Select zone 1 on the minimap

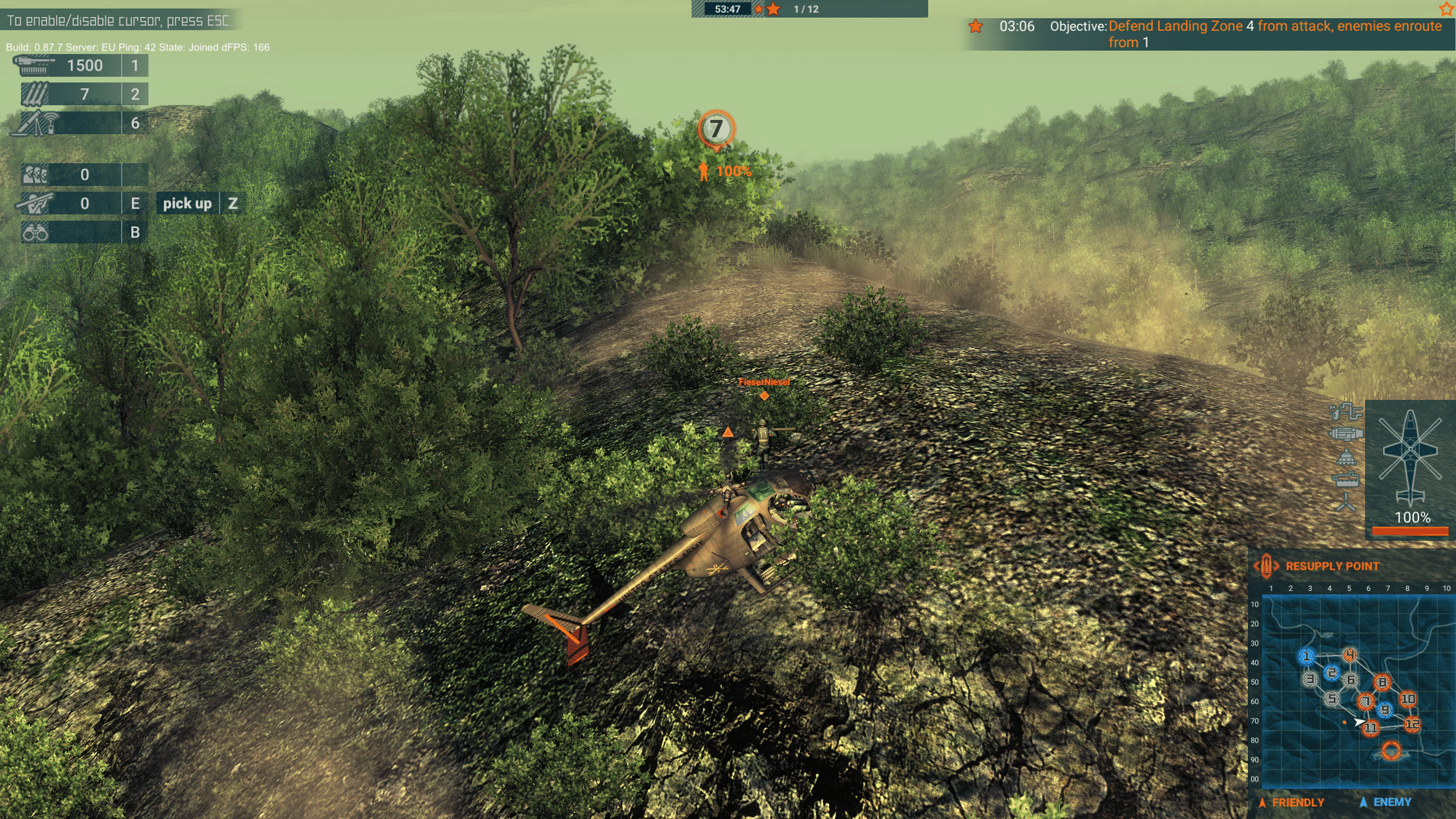[x=1306, y=656]
